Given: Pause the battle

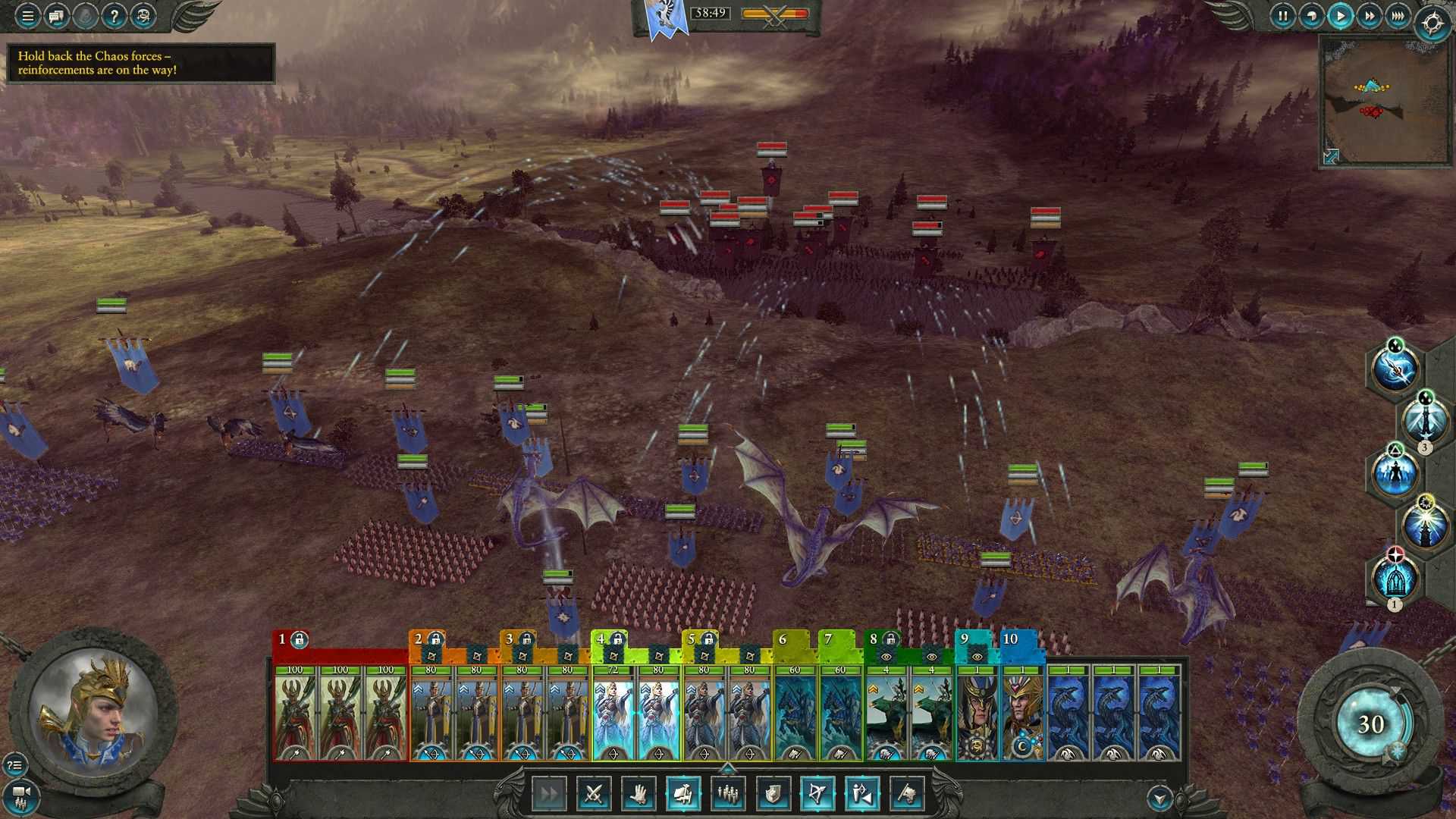Looking at the screenshot, I should coord(1282,16).
